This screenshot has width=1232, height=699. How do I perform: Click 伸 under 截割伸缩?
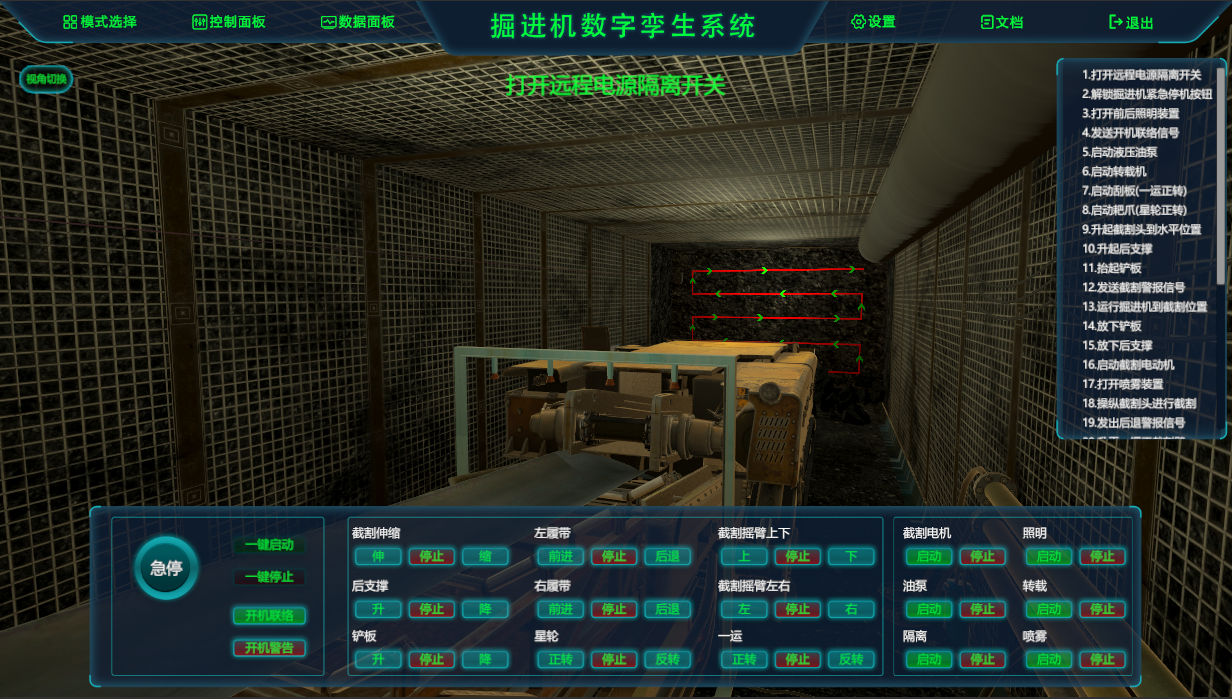pos(378,557)
